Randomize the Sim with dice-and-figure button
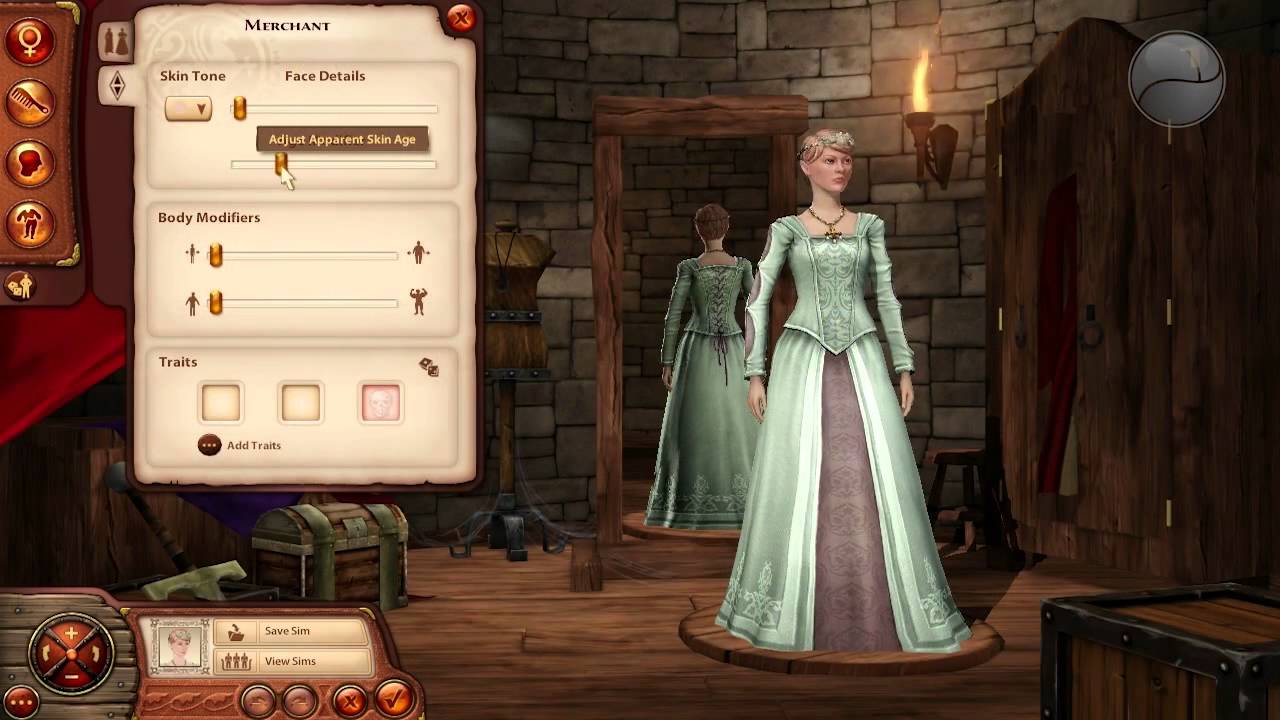This screenshot has width=1280, height=720. 20,287
